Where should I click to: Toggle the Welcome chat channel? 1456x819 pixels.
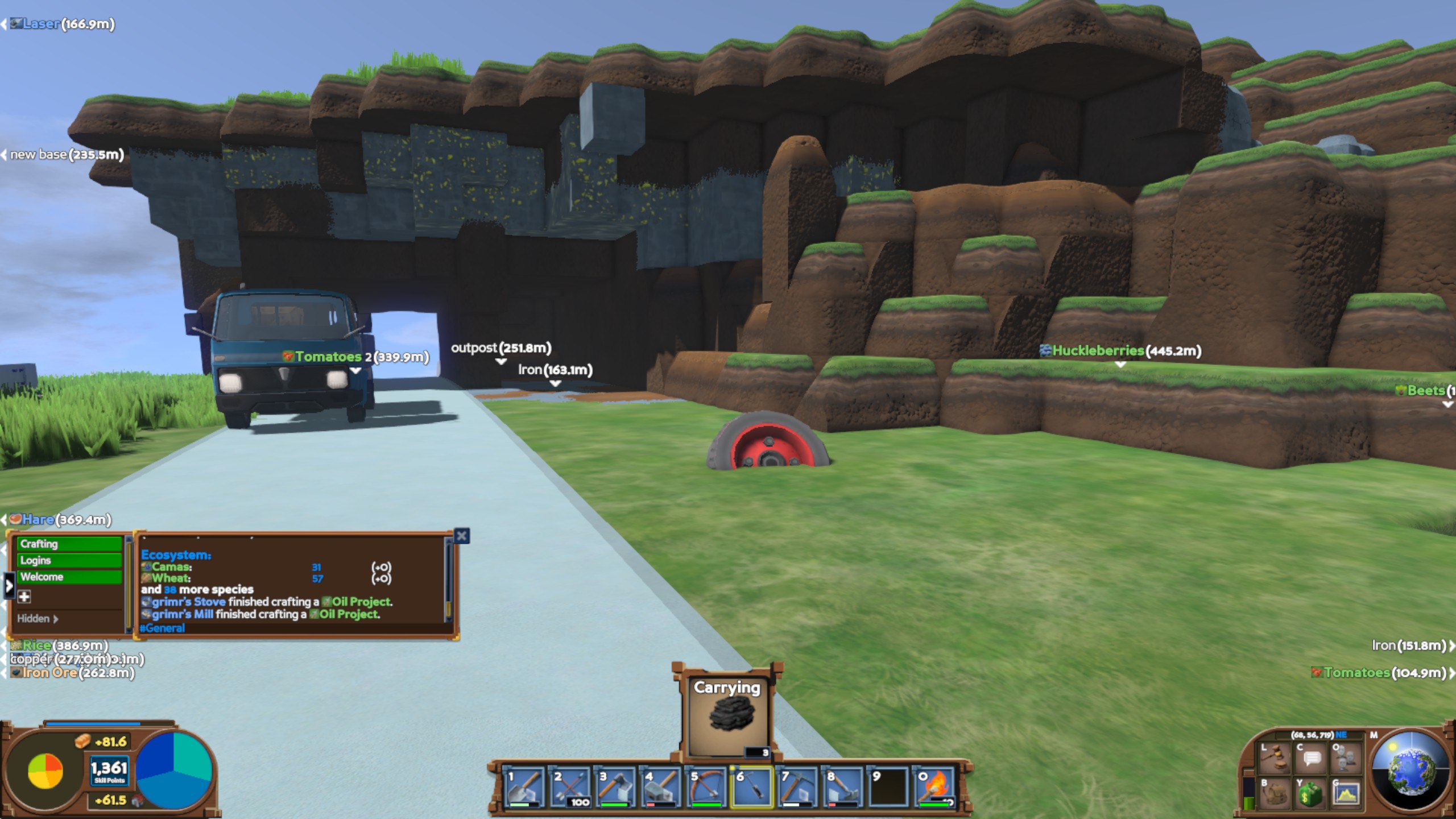click(x=68, y=576)
